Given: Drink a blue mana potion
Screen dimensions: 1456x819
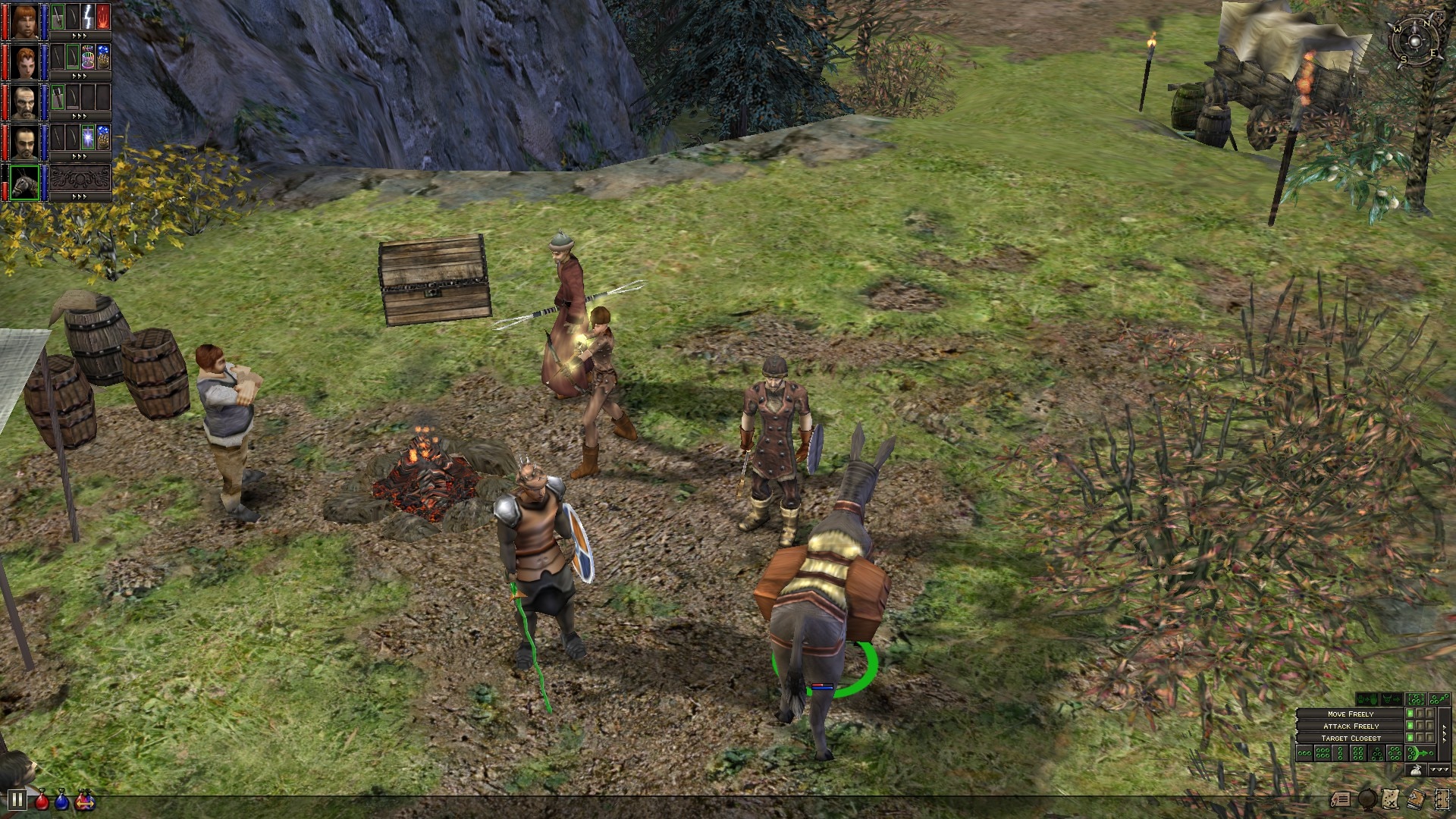Looking at the screenshot, I should 62,799.
